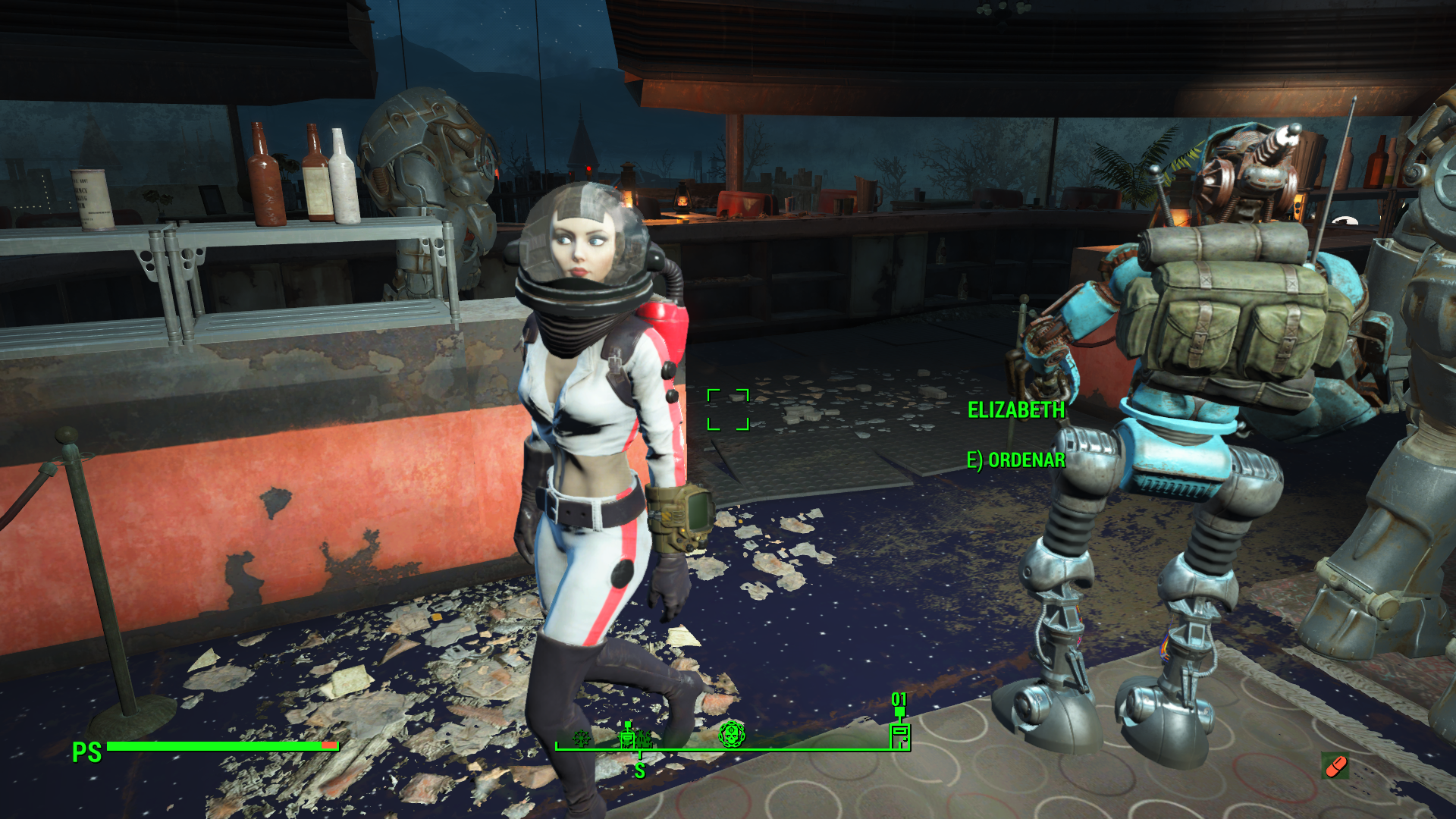Screen dimensions: 1456x819
Task: Click the orange pill status icon
Action: click(x=1335, y=766)
